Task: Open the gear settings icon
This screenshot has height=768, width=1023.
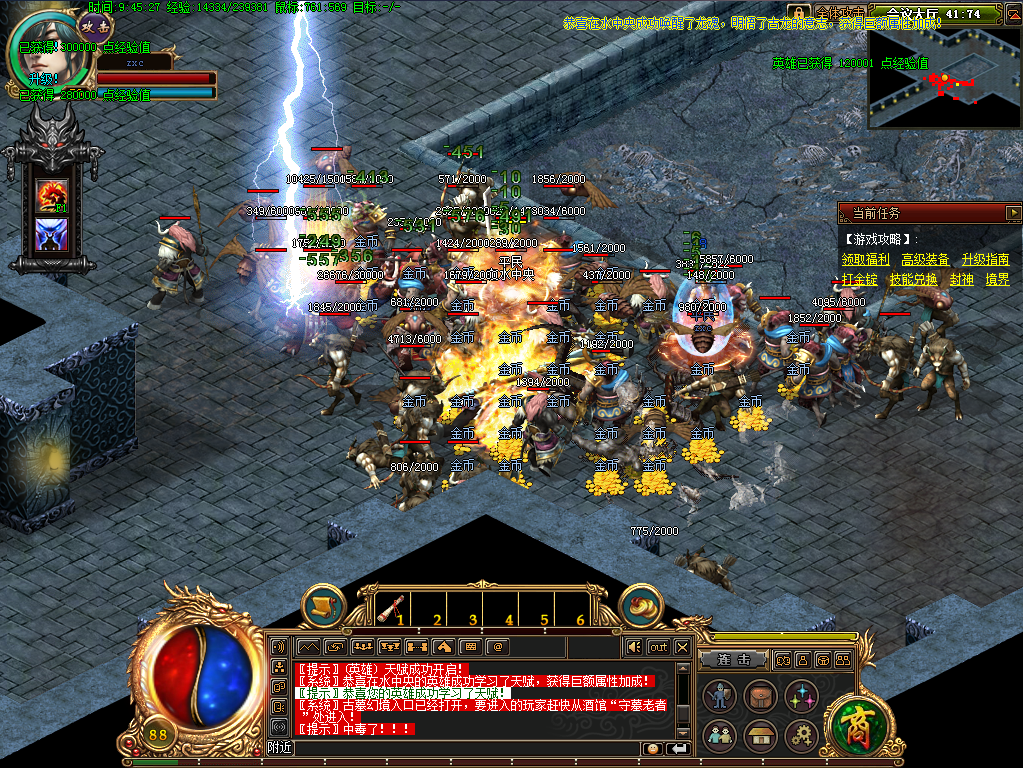Action: 801,738
